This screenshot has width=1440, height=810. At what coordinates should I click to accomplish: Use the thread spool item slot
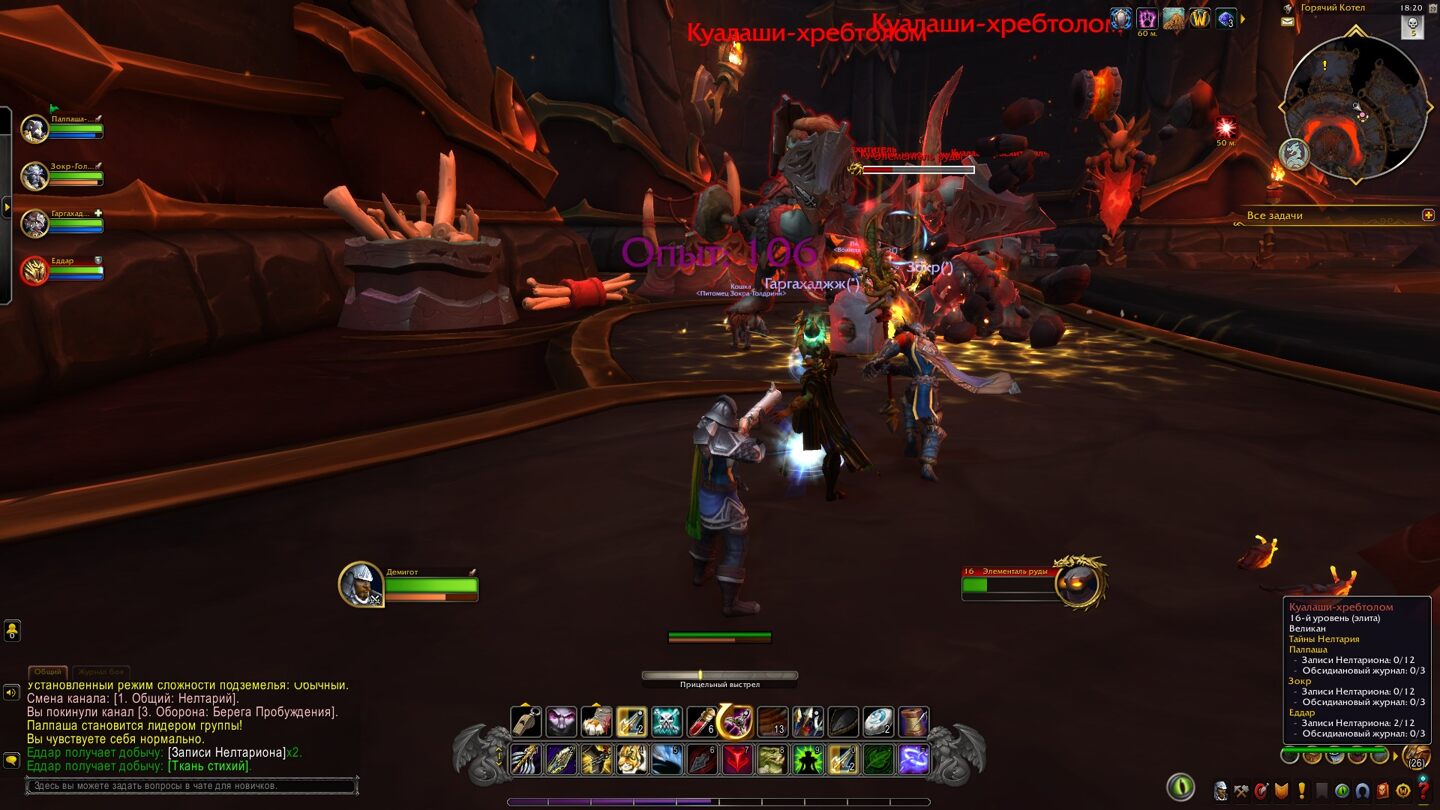click(912, 722)
